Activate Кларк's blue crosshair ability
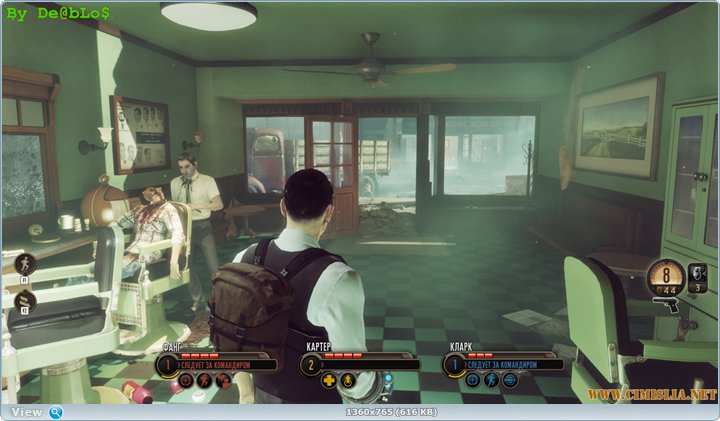720x421 pixels. tap(473, 380)
